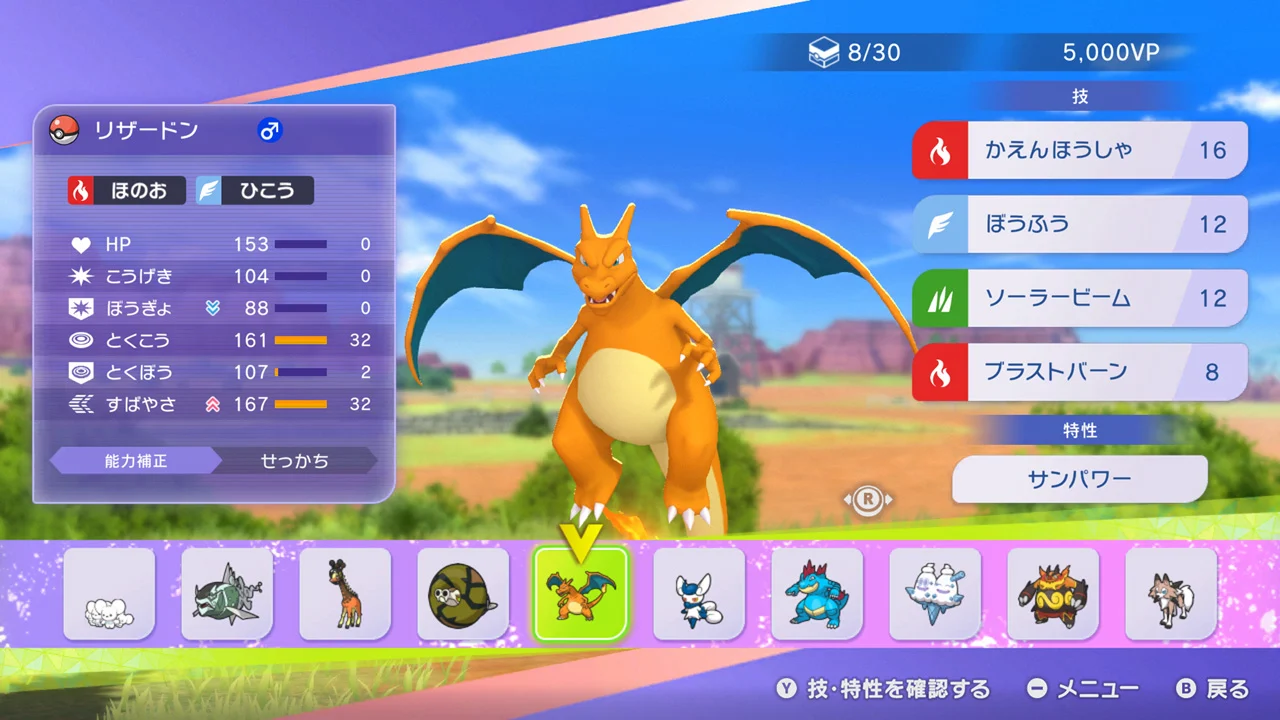Viewport: 1280px width, 720px height.
Task: Pick the coiled Sandaconda tile
Action: [463, 594]
